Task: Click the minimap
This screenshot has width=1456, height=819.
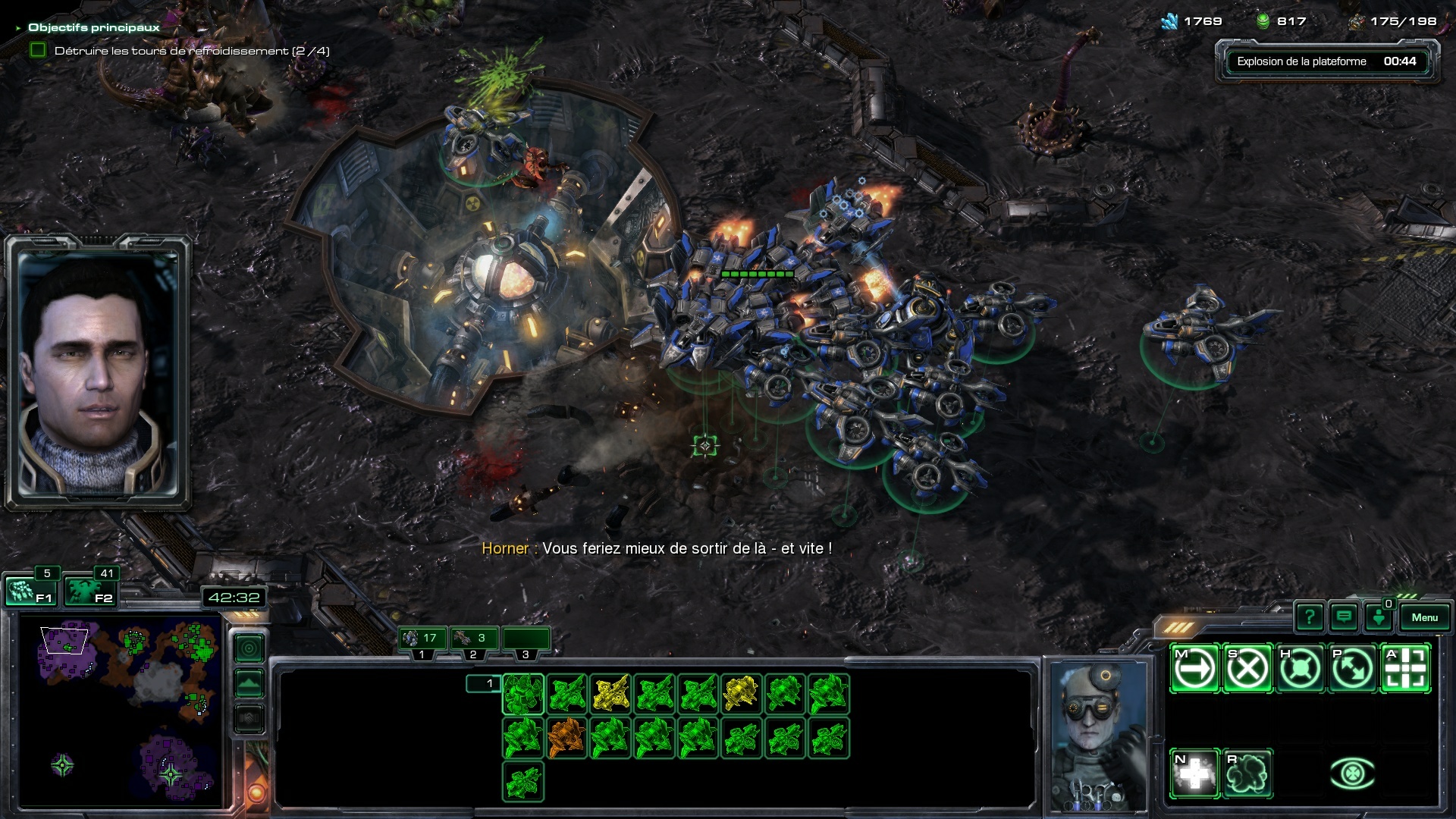Action: tap(121, 713)
